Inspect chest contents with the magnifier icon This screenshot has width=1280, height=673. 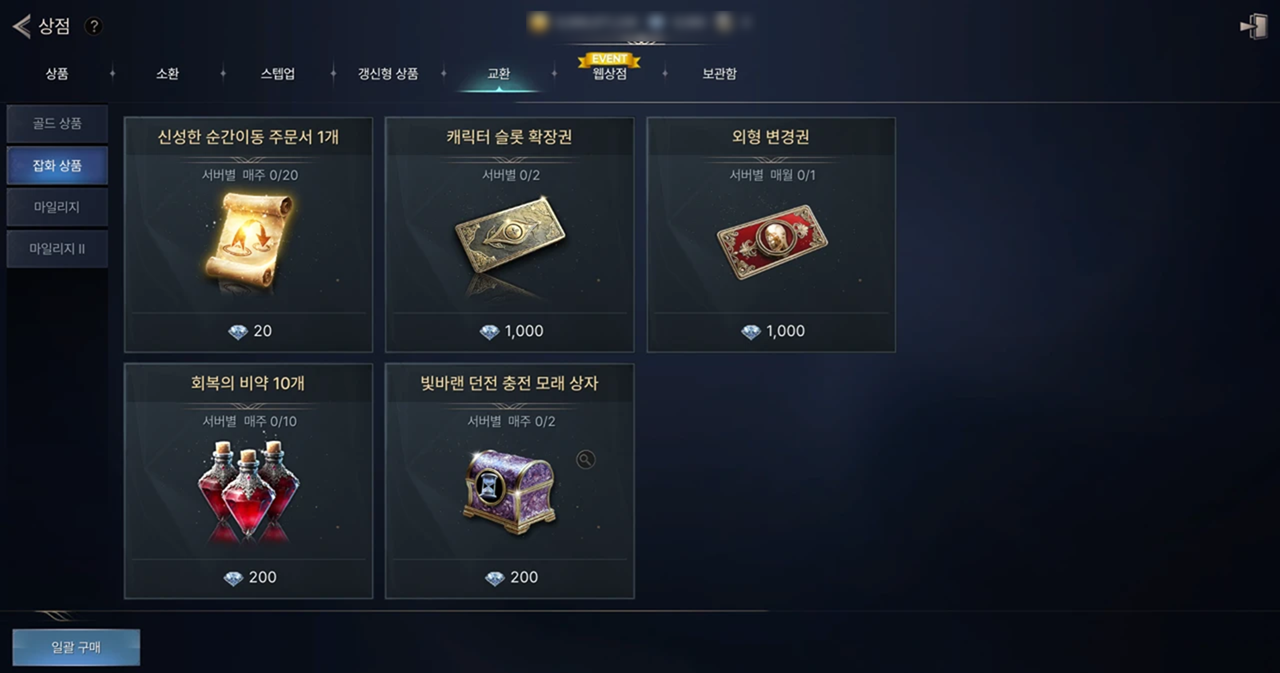tap(586, 459)
